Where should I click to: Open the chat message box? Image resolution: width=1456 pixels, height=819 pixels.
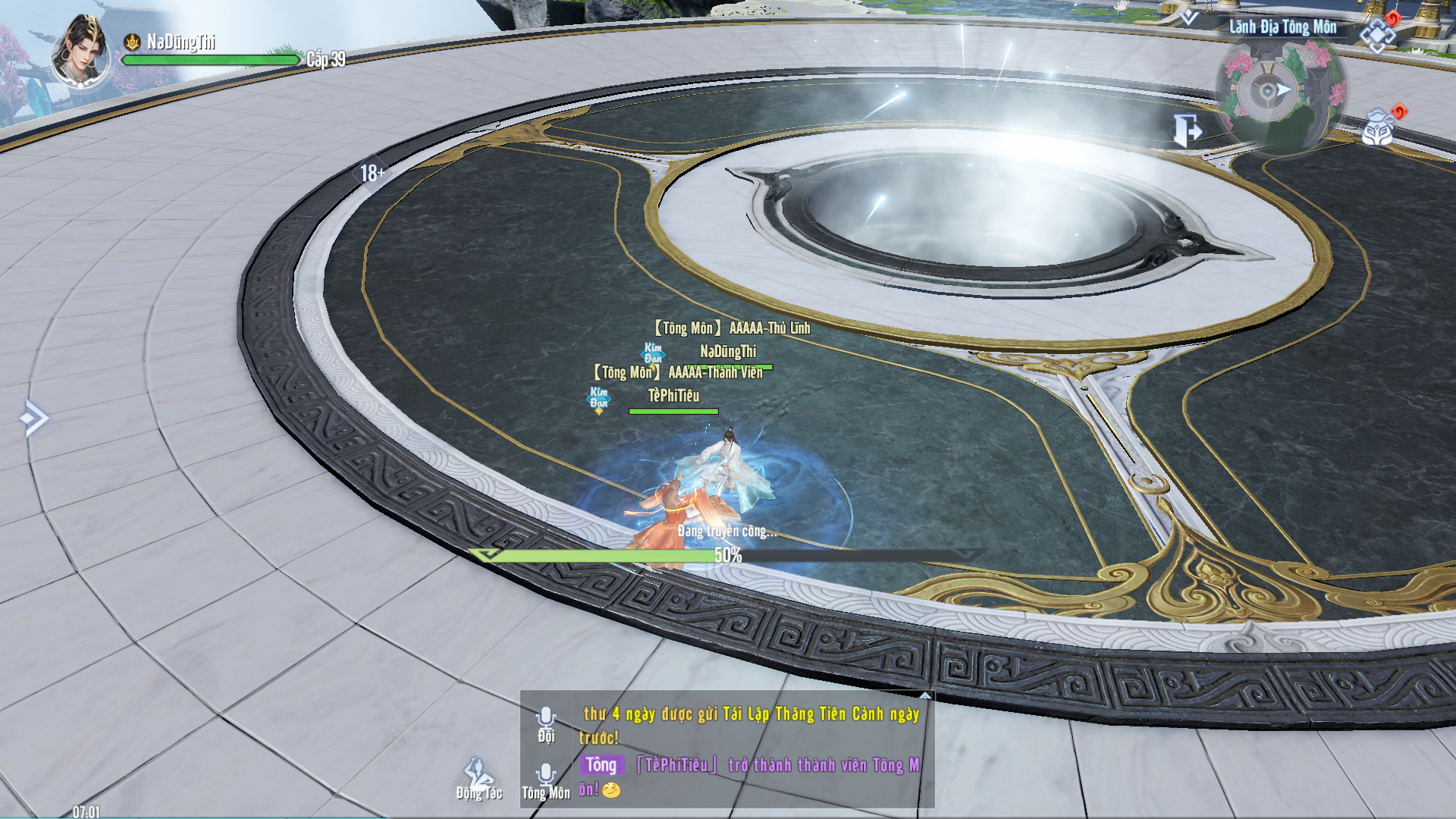click(751, 751)
